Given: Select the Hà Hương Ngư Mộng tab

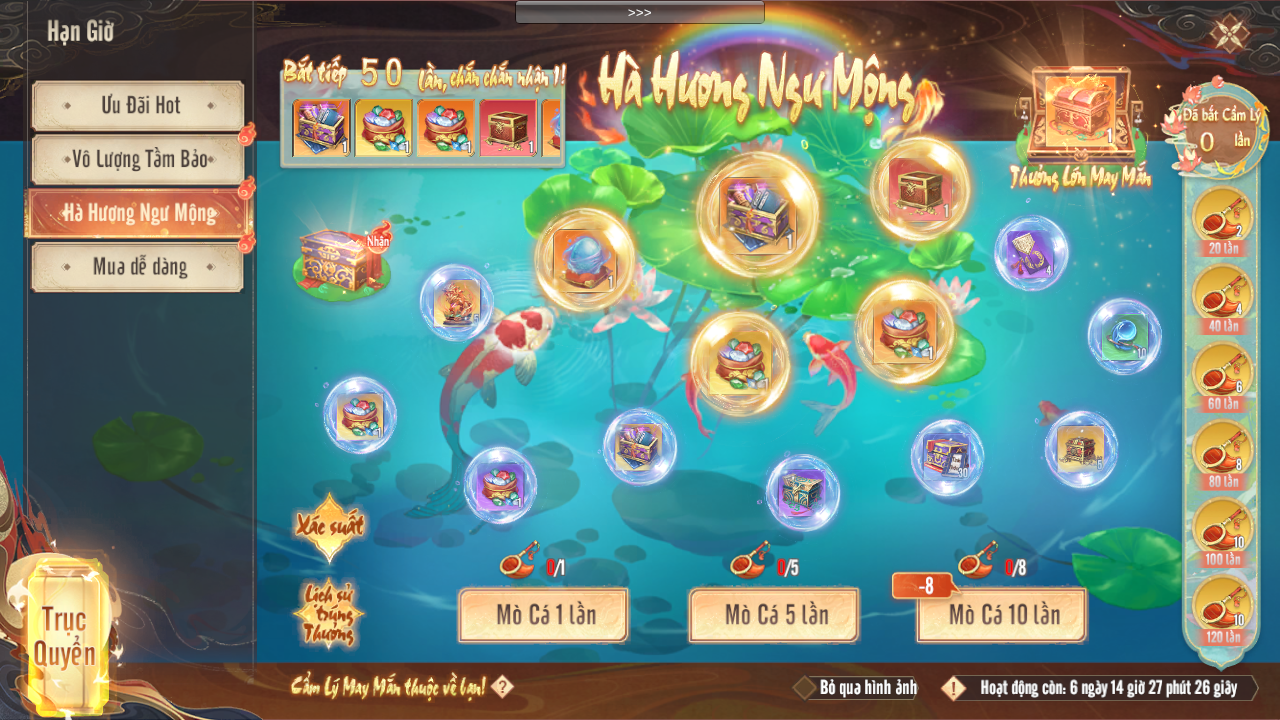Looking at the screenshot, I should coord(138,213).
